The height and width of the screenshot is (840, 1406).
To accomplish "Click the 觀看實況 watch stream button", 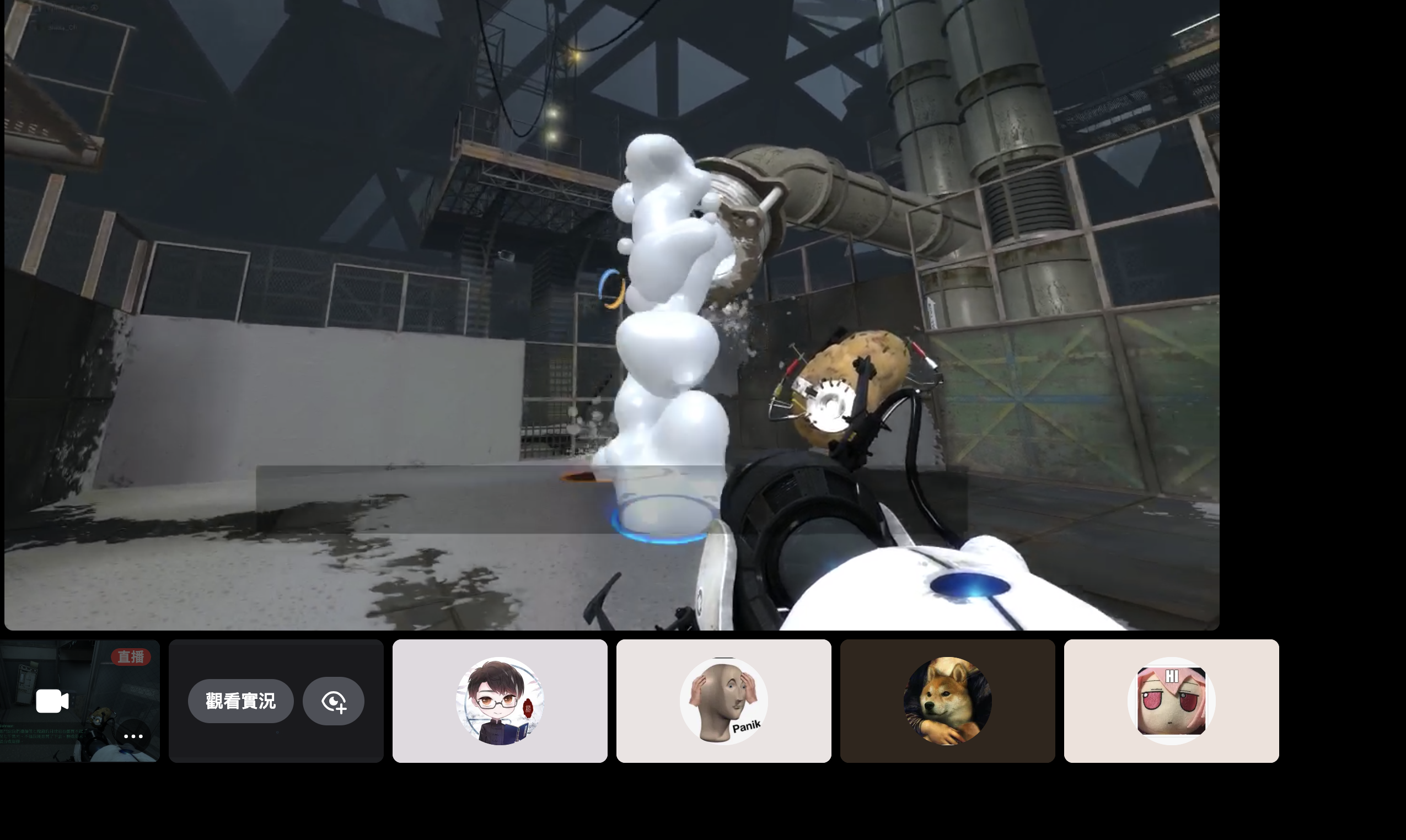I will pos(240,701).
